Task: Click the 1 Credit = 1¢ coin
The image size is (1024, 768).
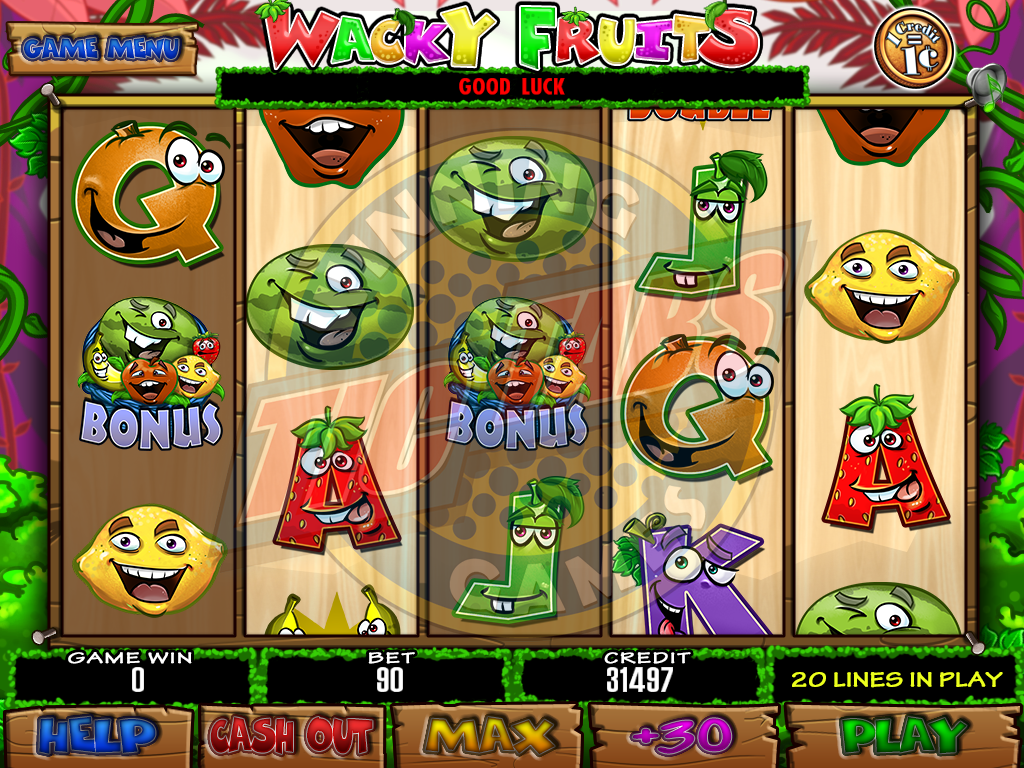Action: coord(913,48)
